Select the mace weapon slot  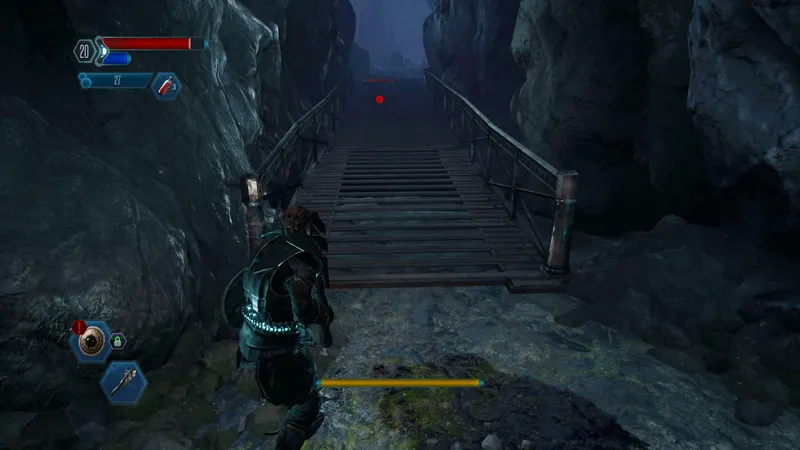coord(124,381)
